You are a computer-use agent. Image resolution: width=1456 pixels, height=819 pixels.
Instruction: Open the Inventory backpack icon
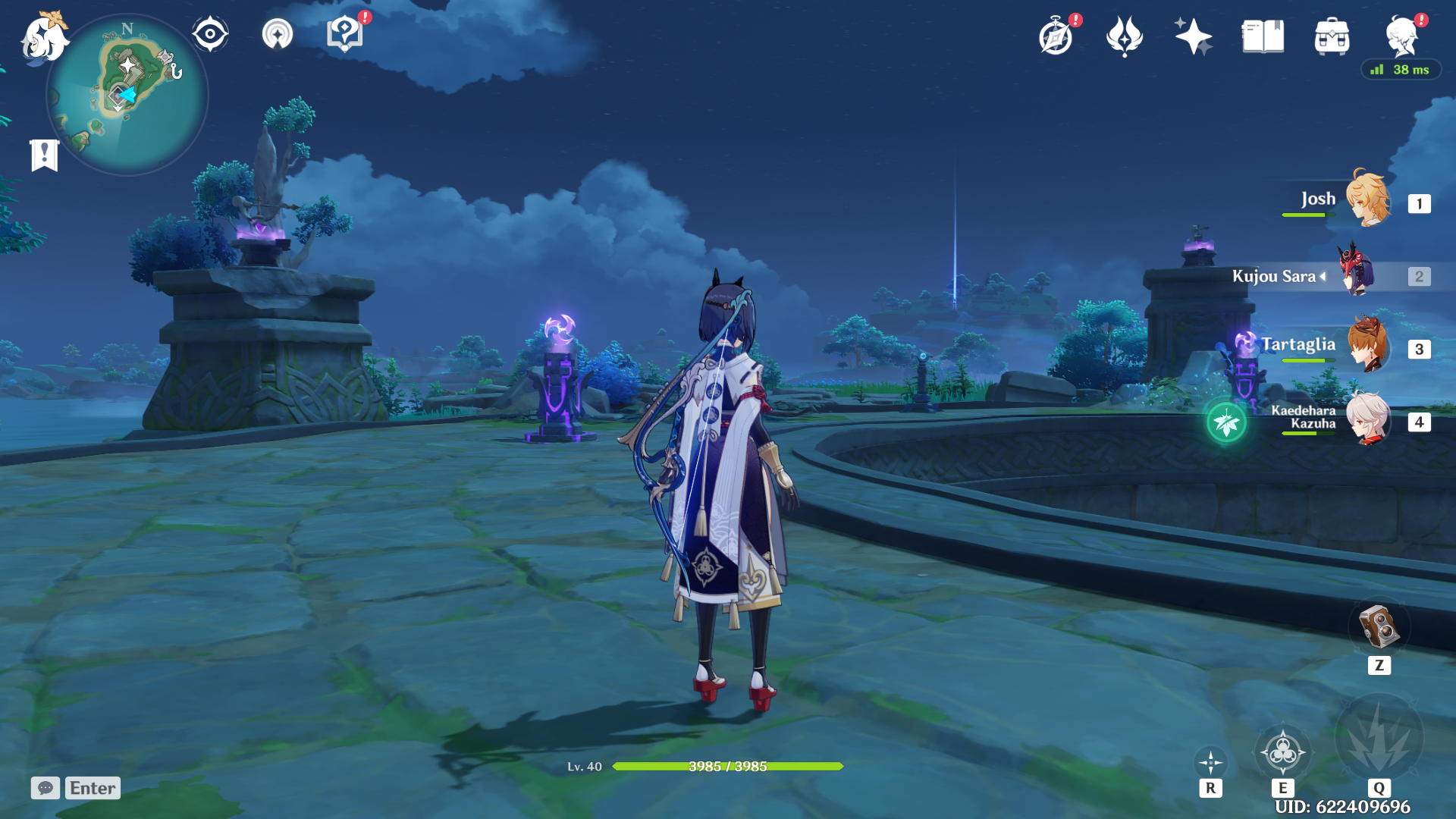[1331, 35]
